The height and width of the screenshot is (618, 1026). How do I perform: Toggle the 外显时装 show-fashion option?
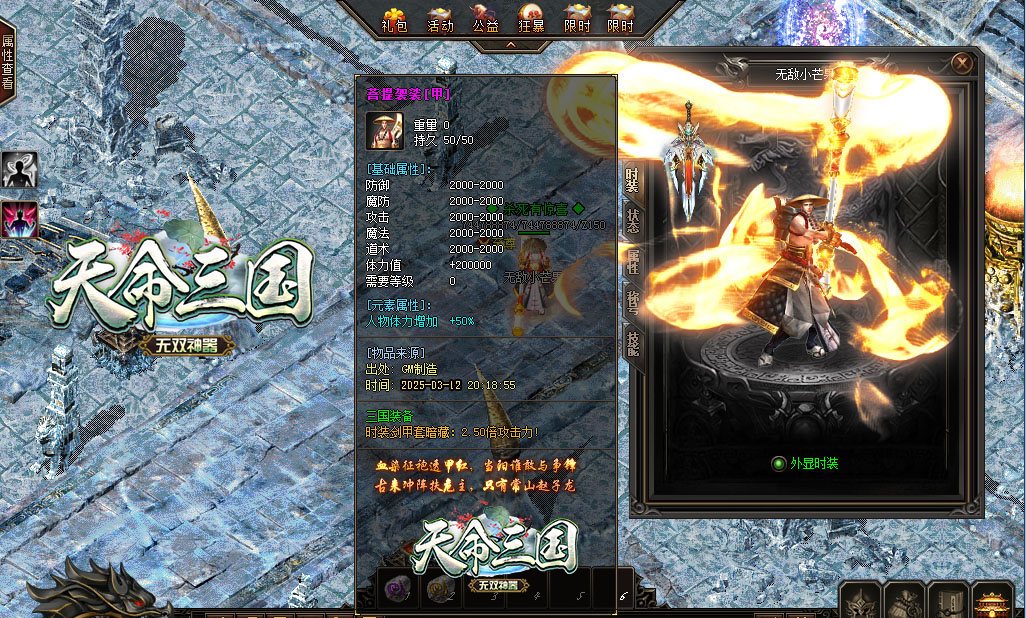(x=779, y=463)
